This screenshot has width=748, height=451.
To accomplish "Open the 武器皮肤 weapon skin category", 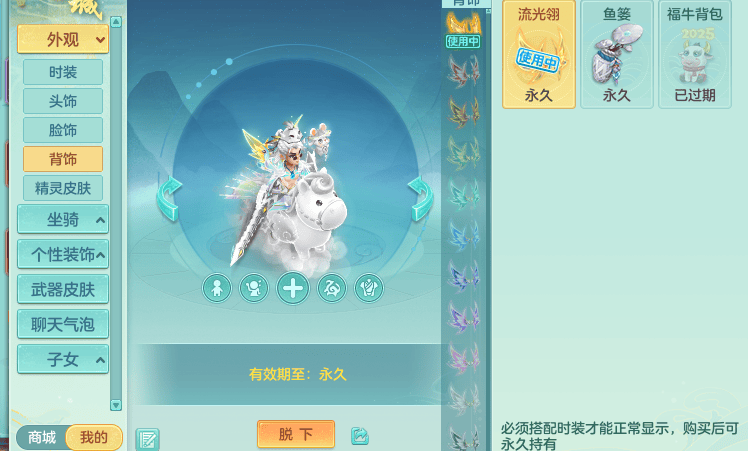I will pyautogui.click(x=63, y=289).
